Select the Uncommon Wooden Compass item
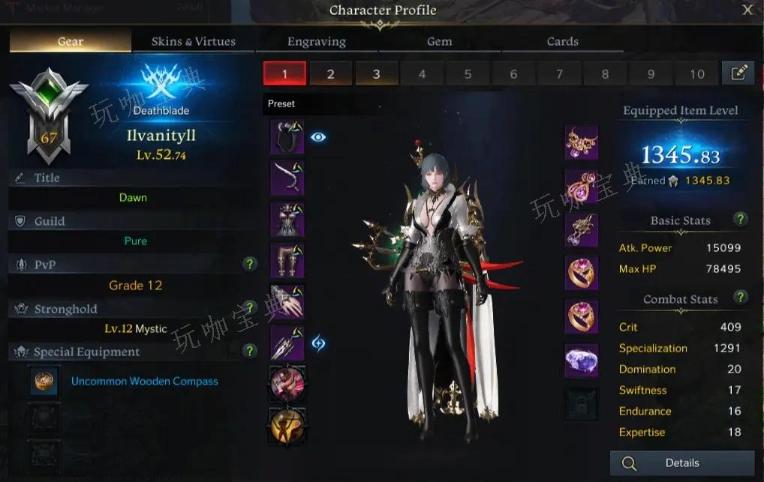 (x=144, y=381)
